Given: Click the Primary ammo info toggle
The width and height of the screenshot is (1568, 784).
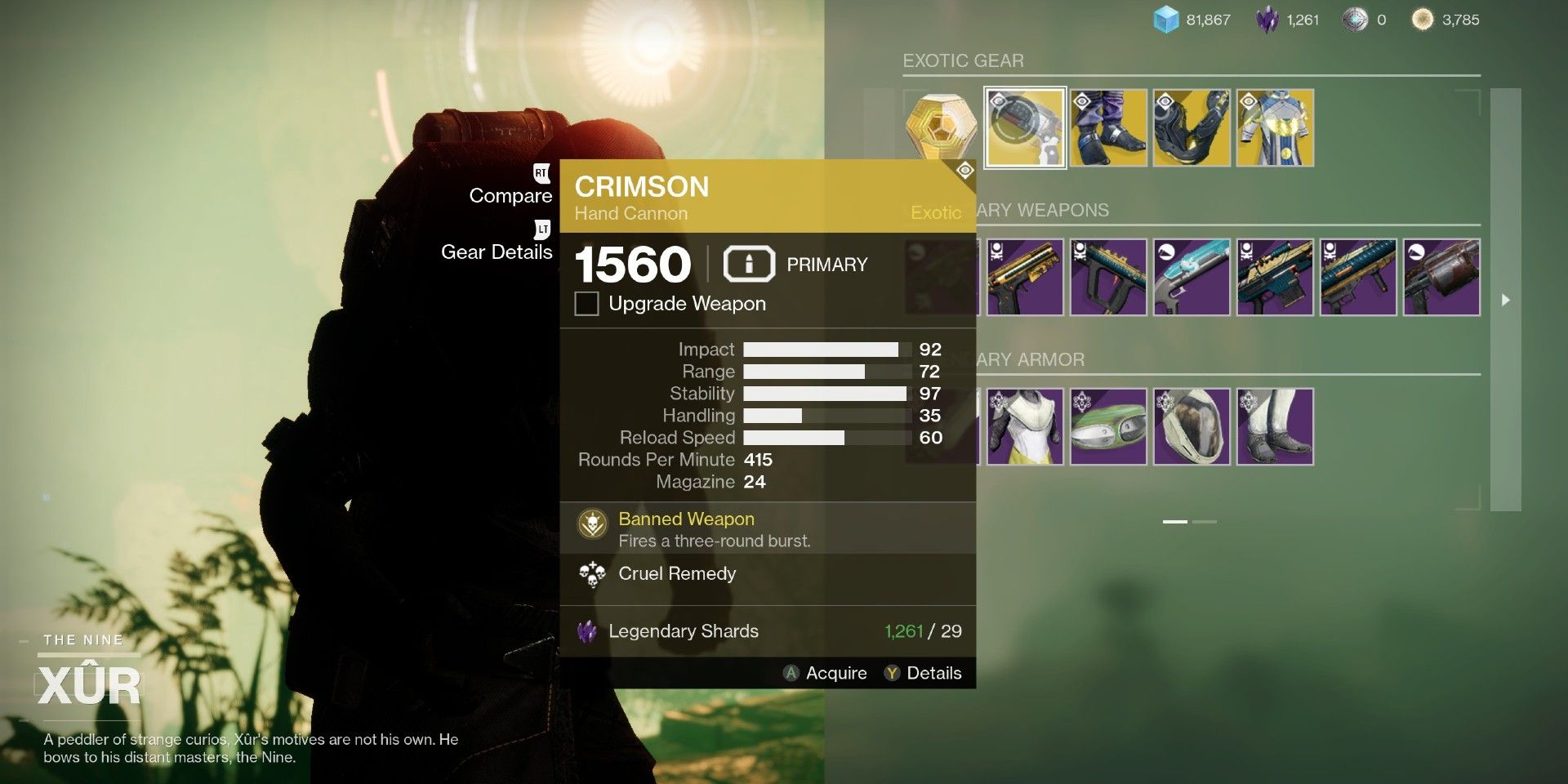Looking at the screenshot, I should (748, 263).
